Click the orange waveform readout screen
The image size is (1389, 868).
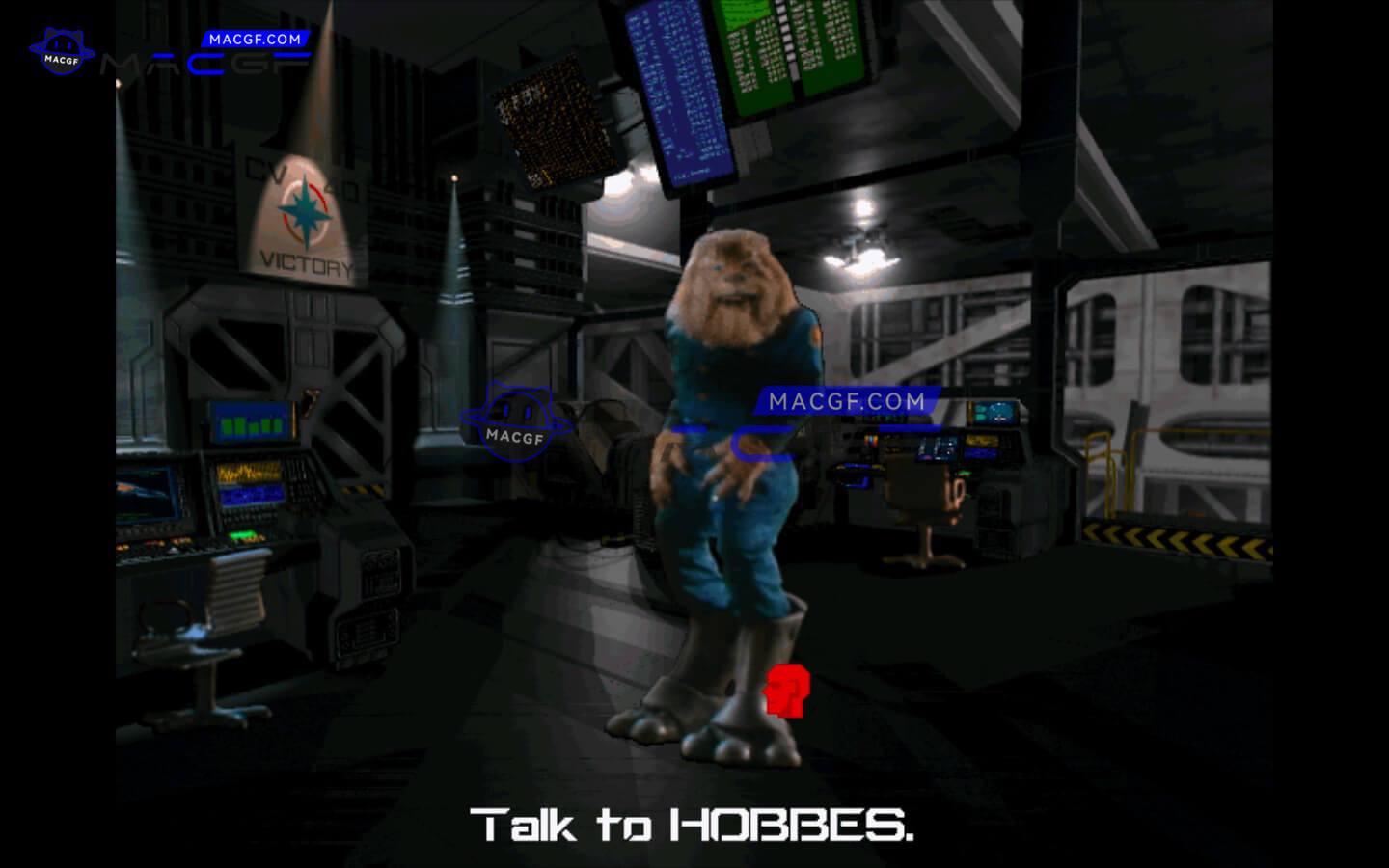pyautogui.click(x=249, y=473)
